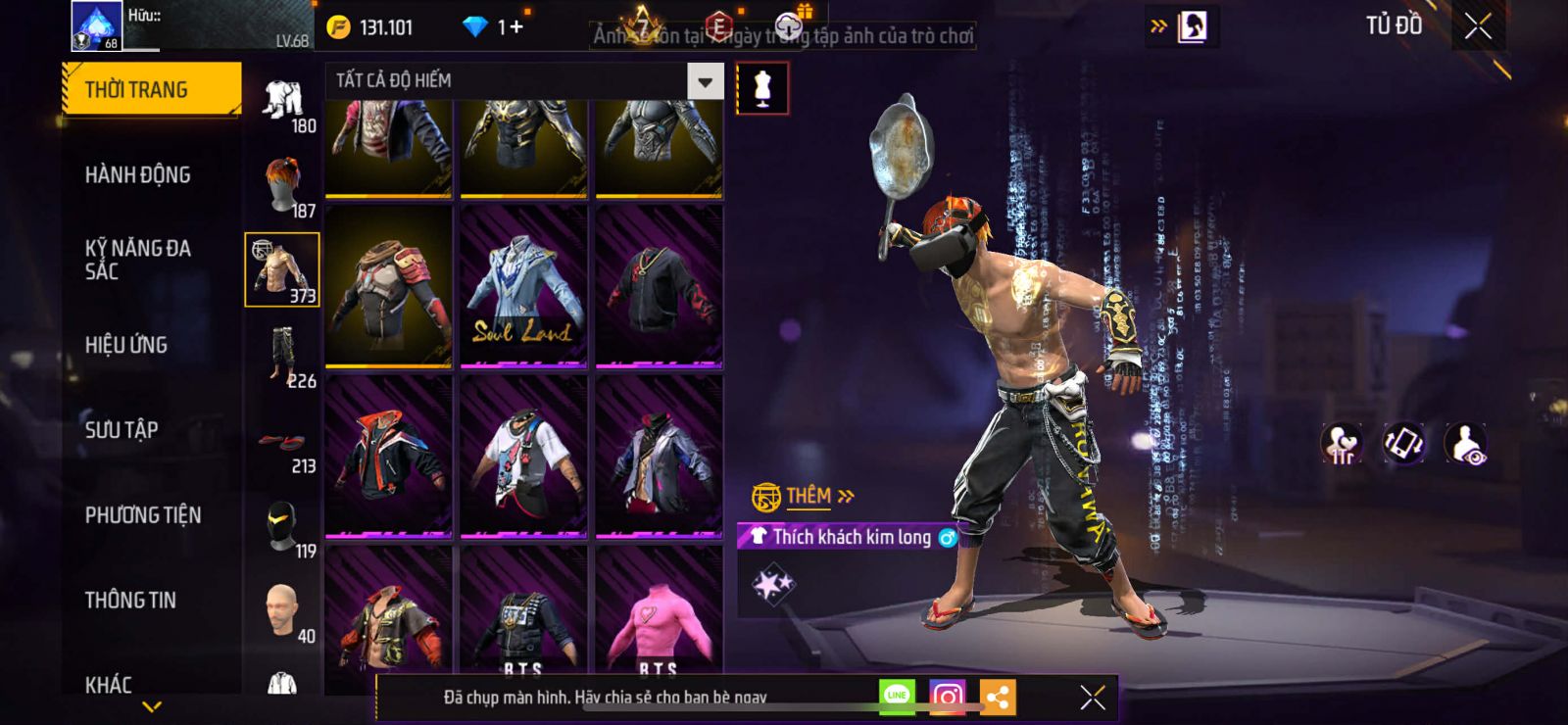Select the Kỹ Năng Đa Sắc tab
1568x725 pixels.
137,260
